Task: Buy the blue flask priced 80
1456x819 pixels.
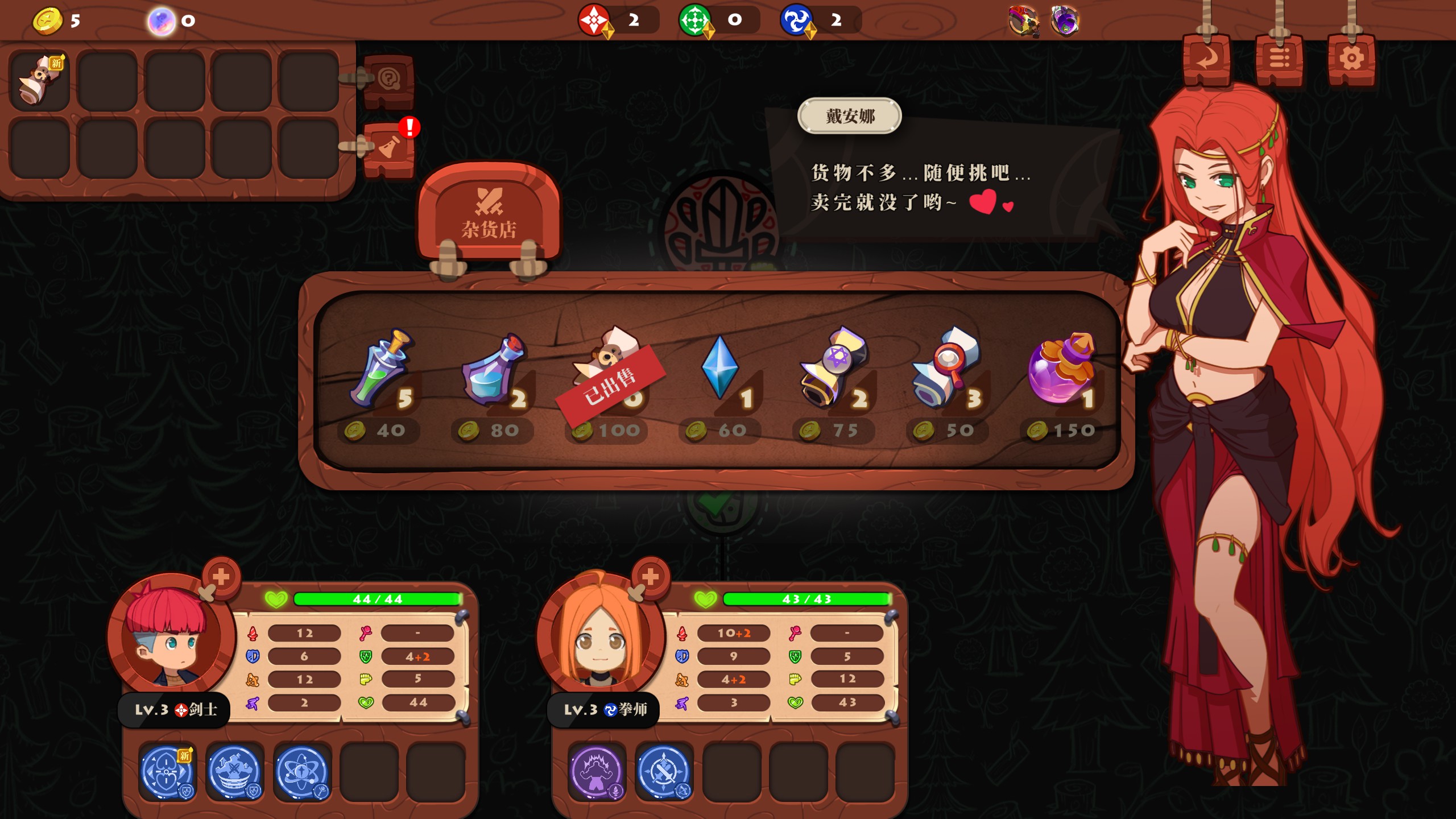Action: click(493, 370)
